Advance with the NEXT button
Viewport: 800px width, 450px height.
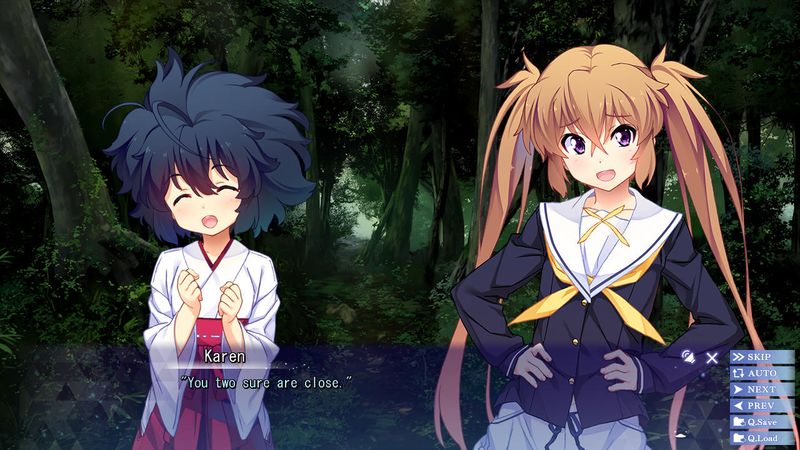[762, 389]
